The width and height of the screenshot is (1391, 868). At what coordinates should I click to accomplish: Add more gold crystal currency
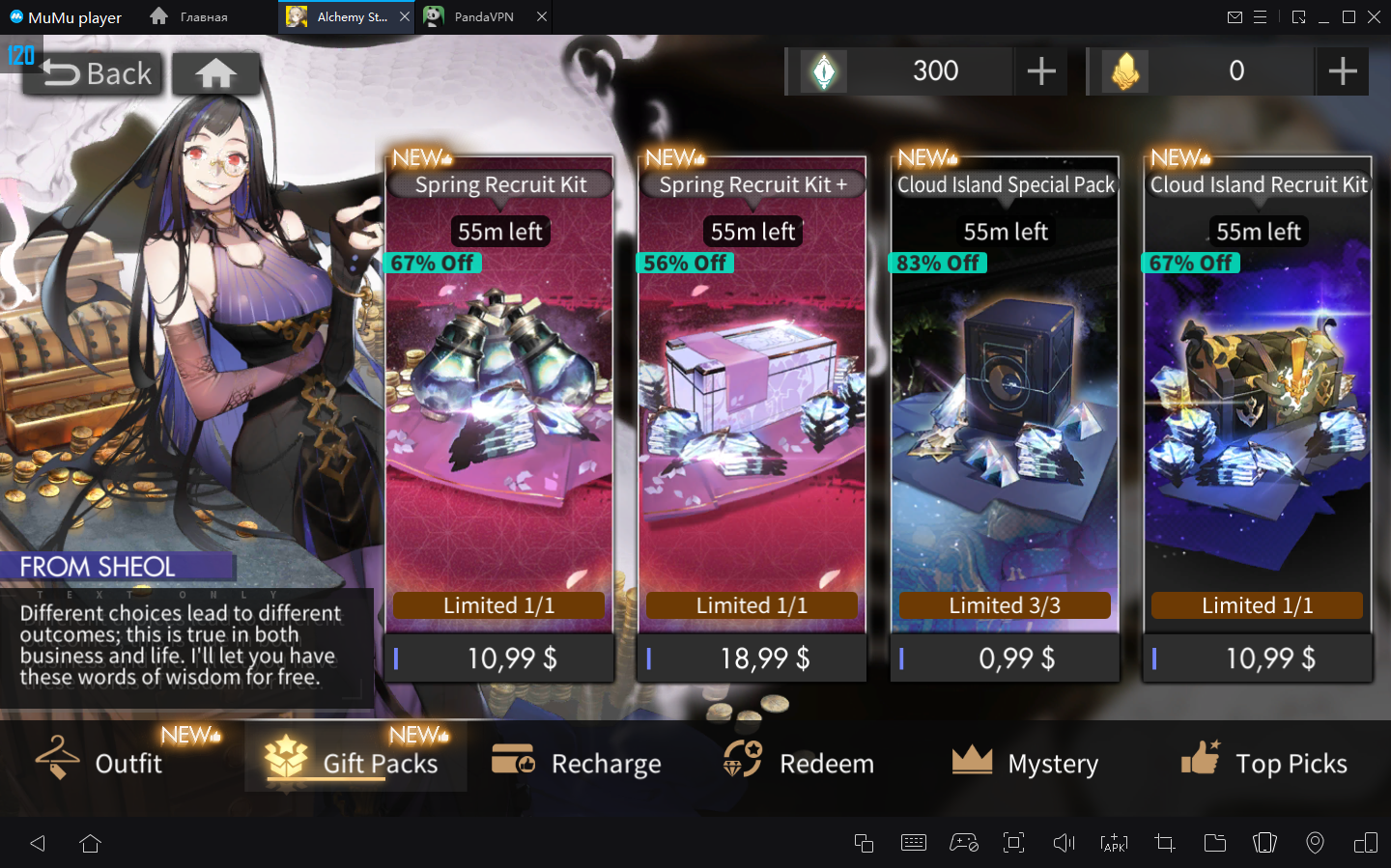pos(1342,71)
